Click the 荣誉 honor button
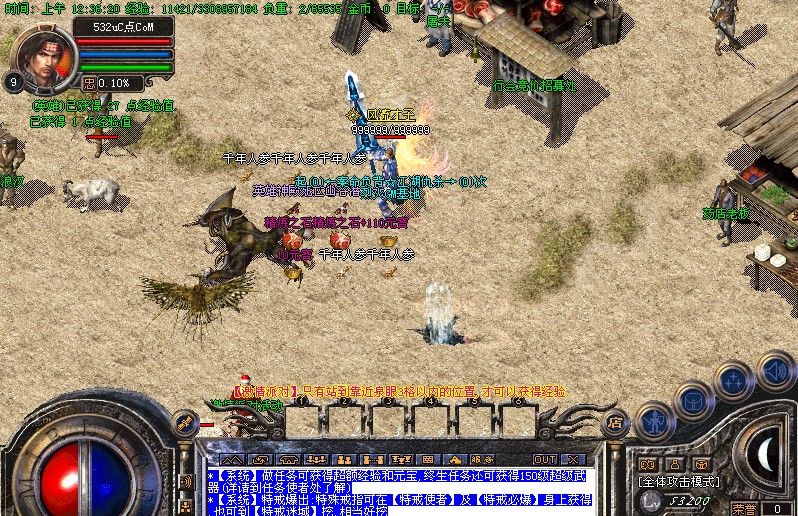Viewport: 798px width, 516px height. pos(744,508)
